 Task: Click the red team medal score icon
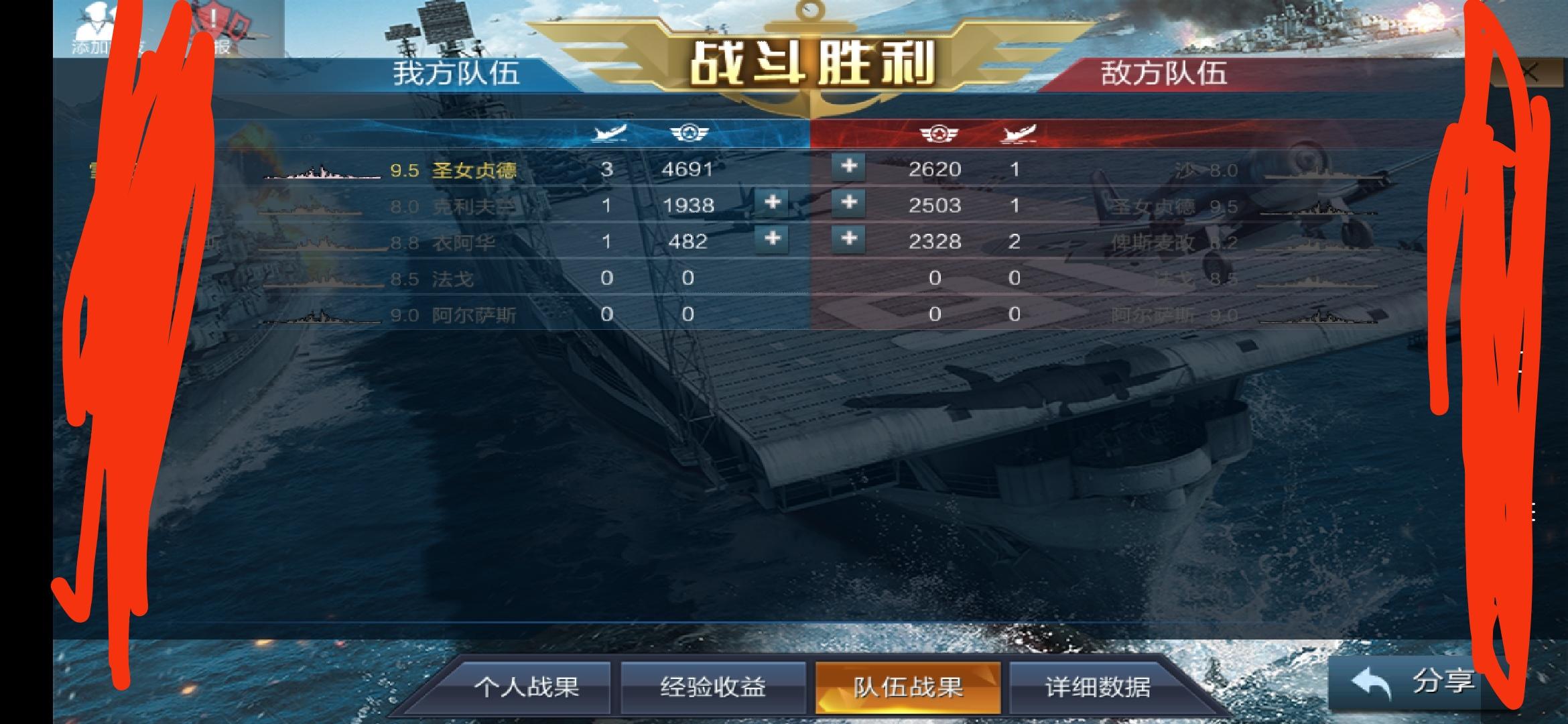click(940, 134)
